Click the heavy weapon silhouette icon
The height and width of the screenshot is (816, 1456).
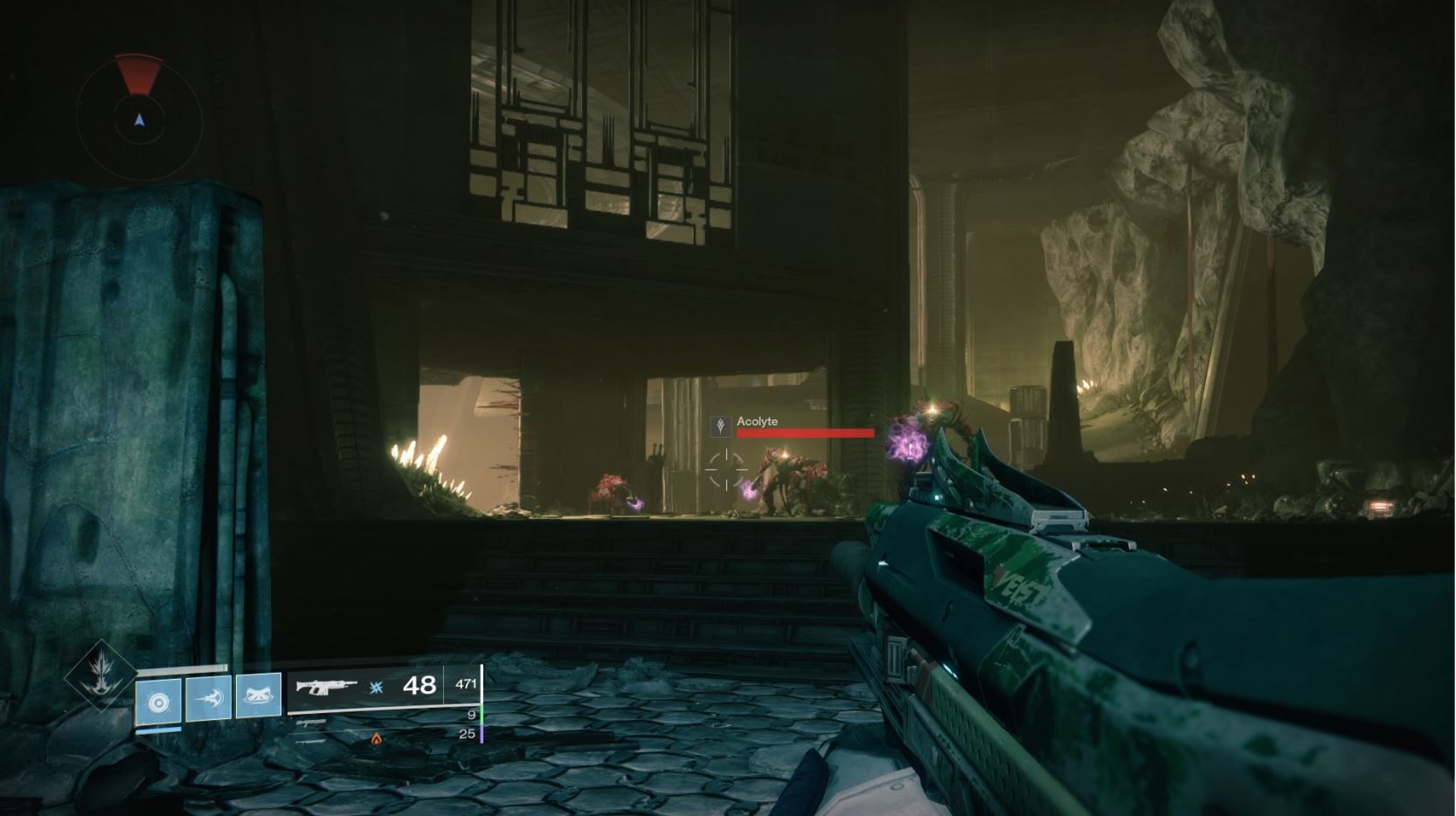[x=309, y=741]
